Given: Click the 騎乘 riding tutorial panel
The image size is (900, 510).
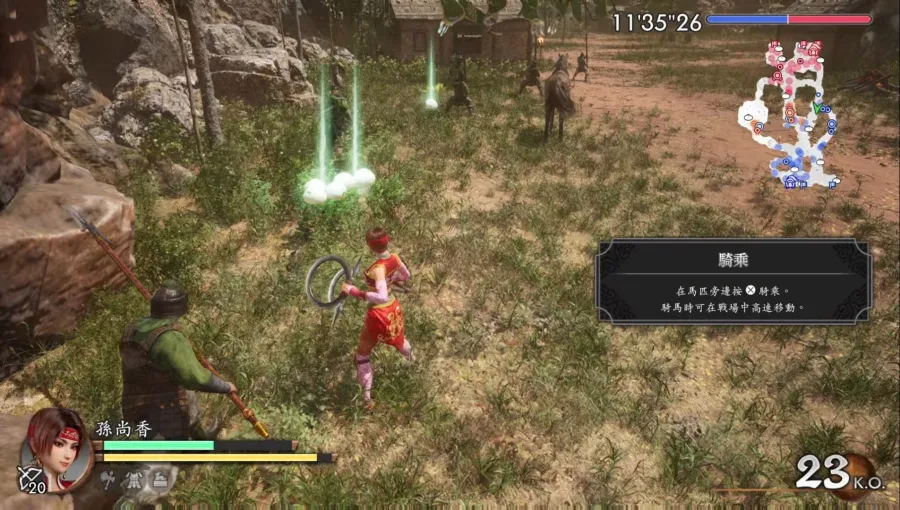Looking at the screenshot, I should point(732,281).
